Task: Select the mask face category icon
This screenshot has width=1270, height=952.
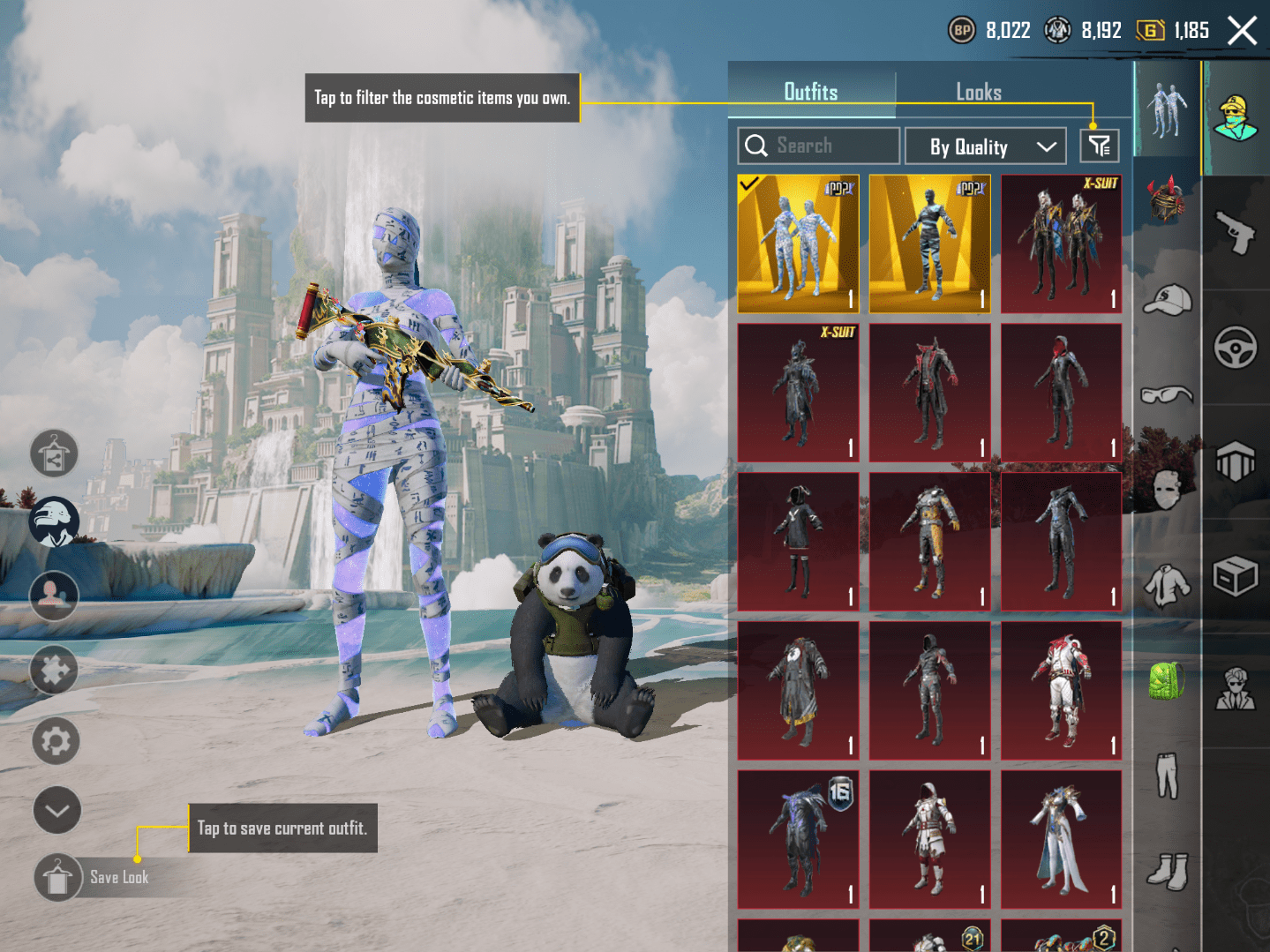Action: coord(1165,488)
